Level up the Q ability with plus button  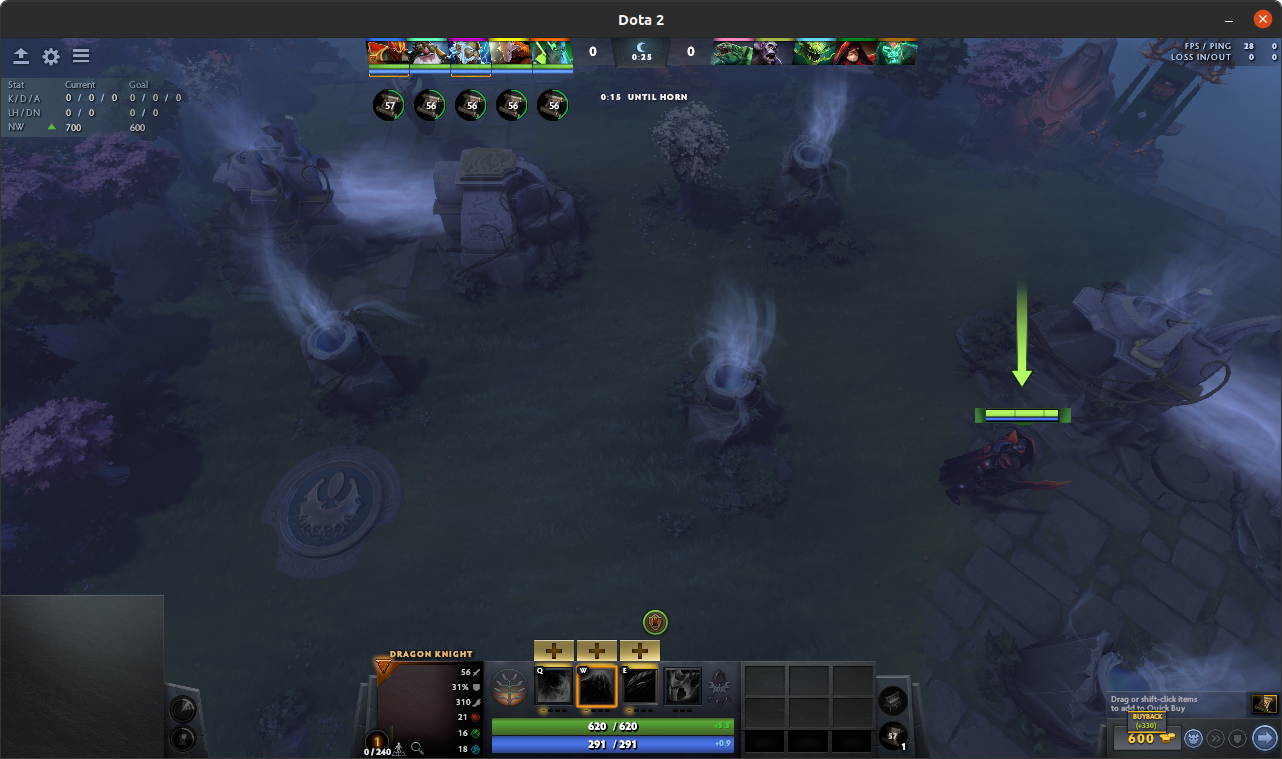tap(554, 650)
